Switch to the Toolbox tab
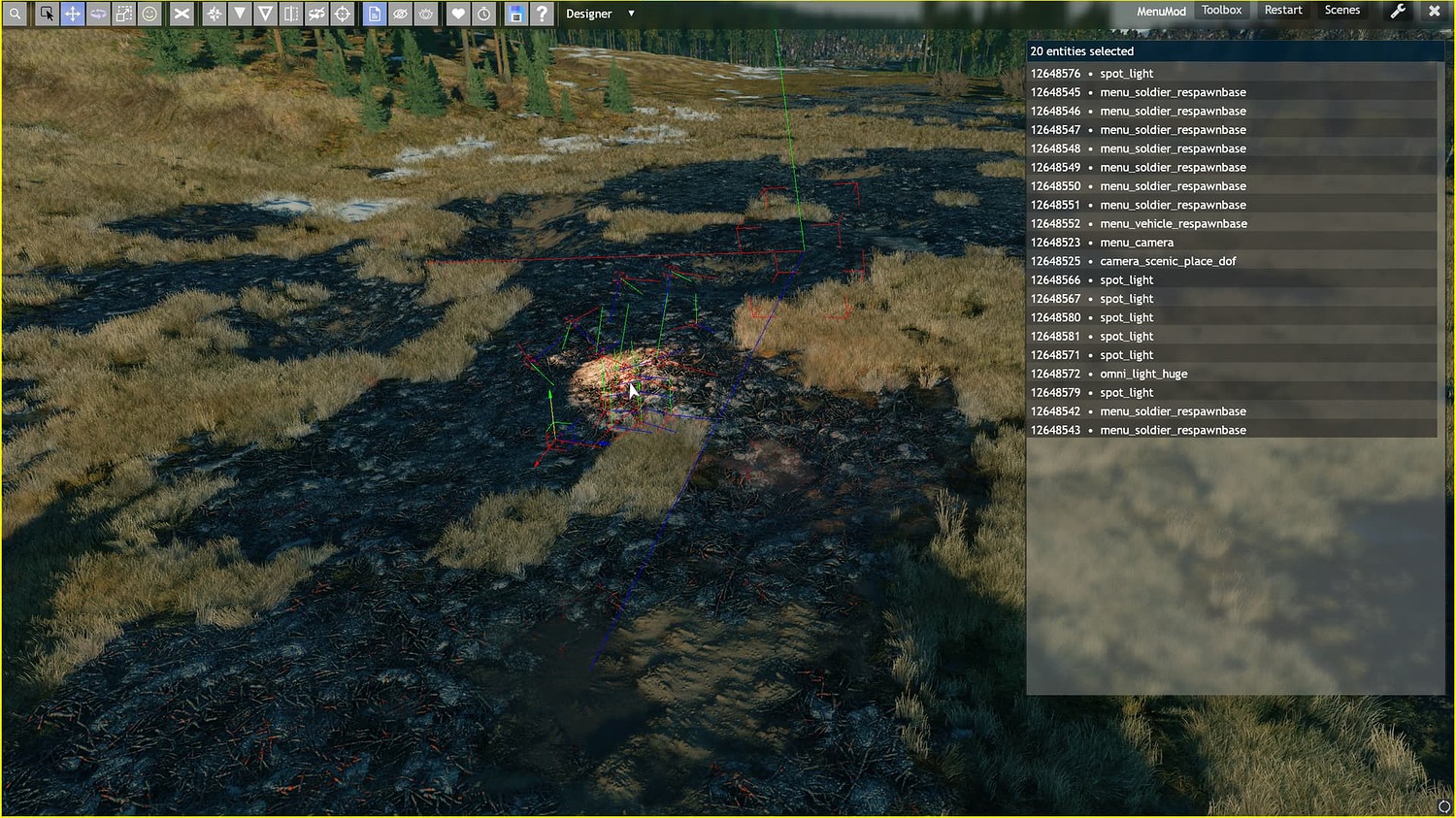This screenshot has width=1456, height=818. tap(1221, 10)
